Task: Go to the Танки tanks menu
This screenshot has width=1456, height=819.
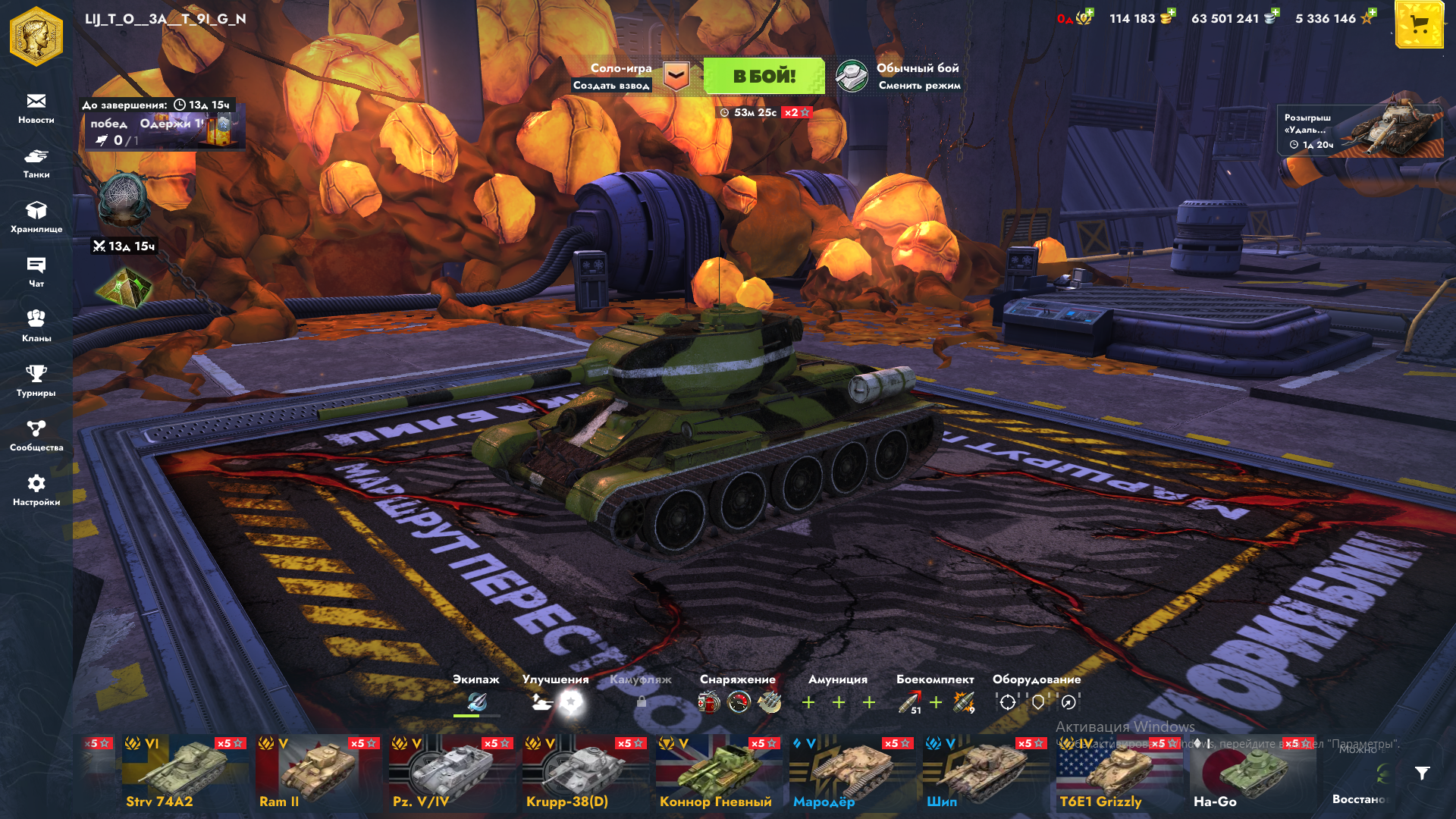Action: [x=36, y=162]
